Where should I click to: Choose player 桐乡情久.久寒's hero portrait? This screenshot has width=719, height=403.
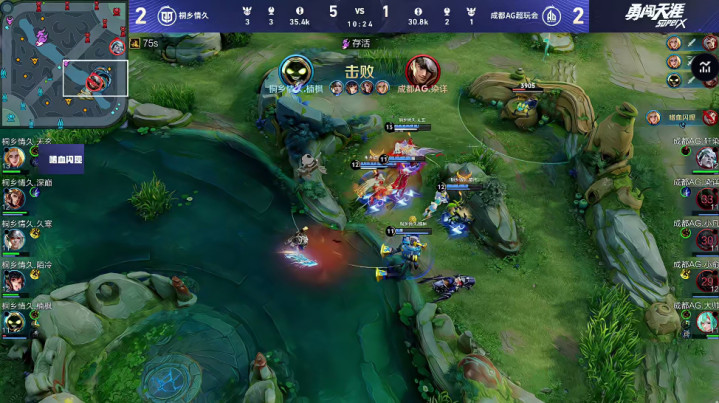point(13,240)
